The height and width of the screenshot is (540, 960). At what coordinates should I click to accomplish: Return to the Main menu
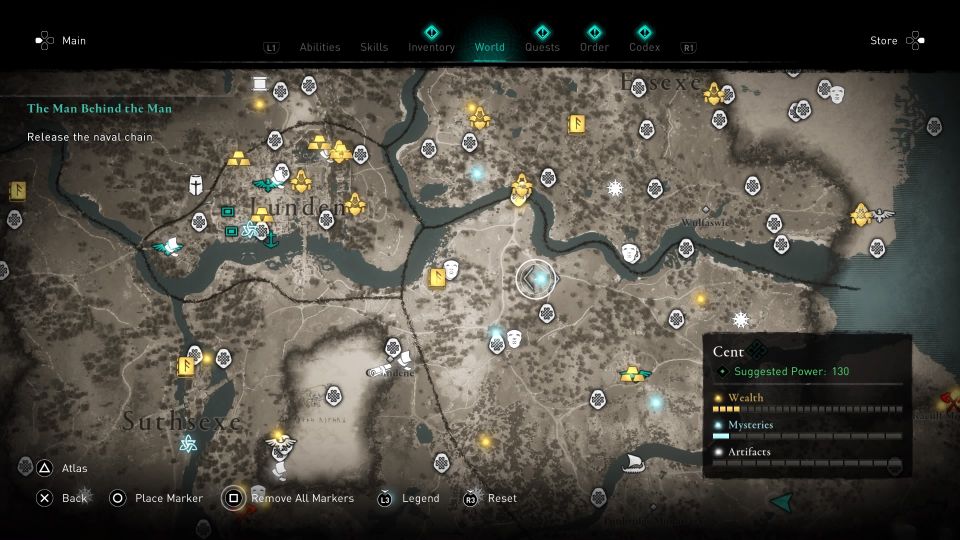tap(74, 41)
